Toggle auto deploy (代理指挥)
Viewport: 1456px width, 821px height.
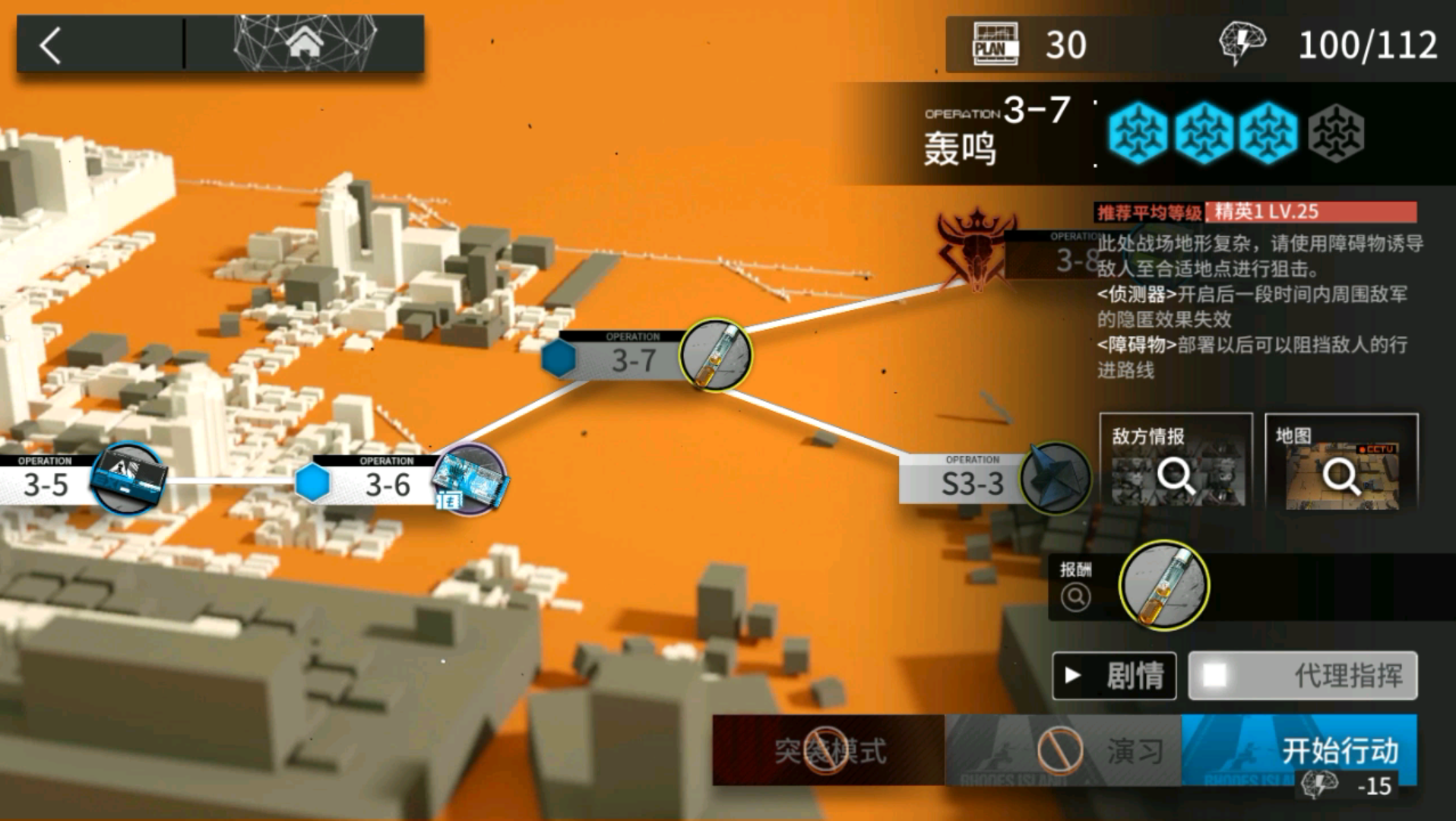tap(1302, 675)
